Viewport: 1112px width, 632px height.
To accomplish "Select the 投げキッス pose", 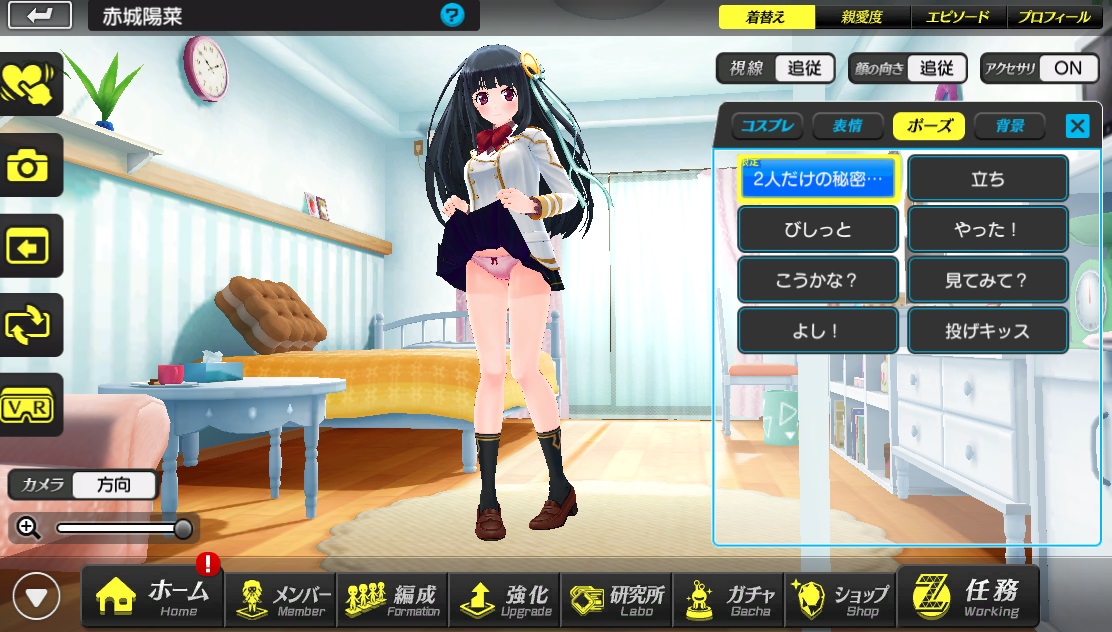I will click(x=988, y=331).
